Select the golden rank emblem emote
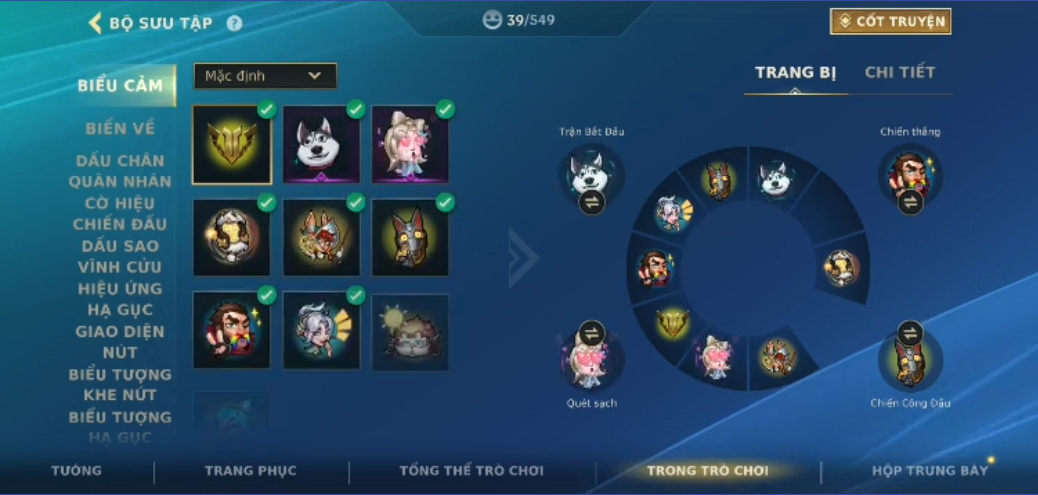This screenshot has height=495, width=1038. tap(231, 145)
